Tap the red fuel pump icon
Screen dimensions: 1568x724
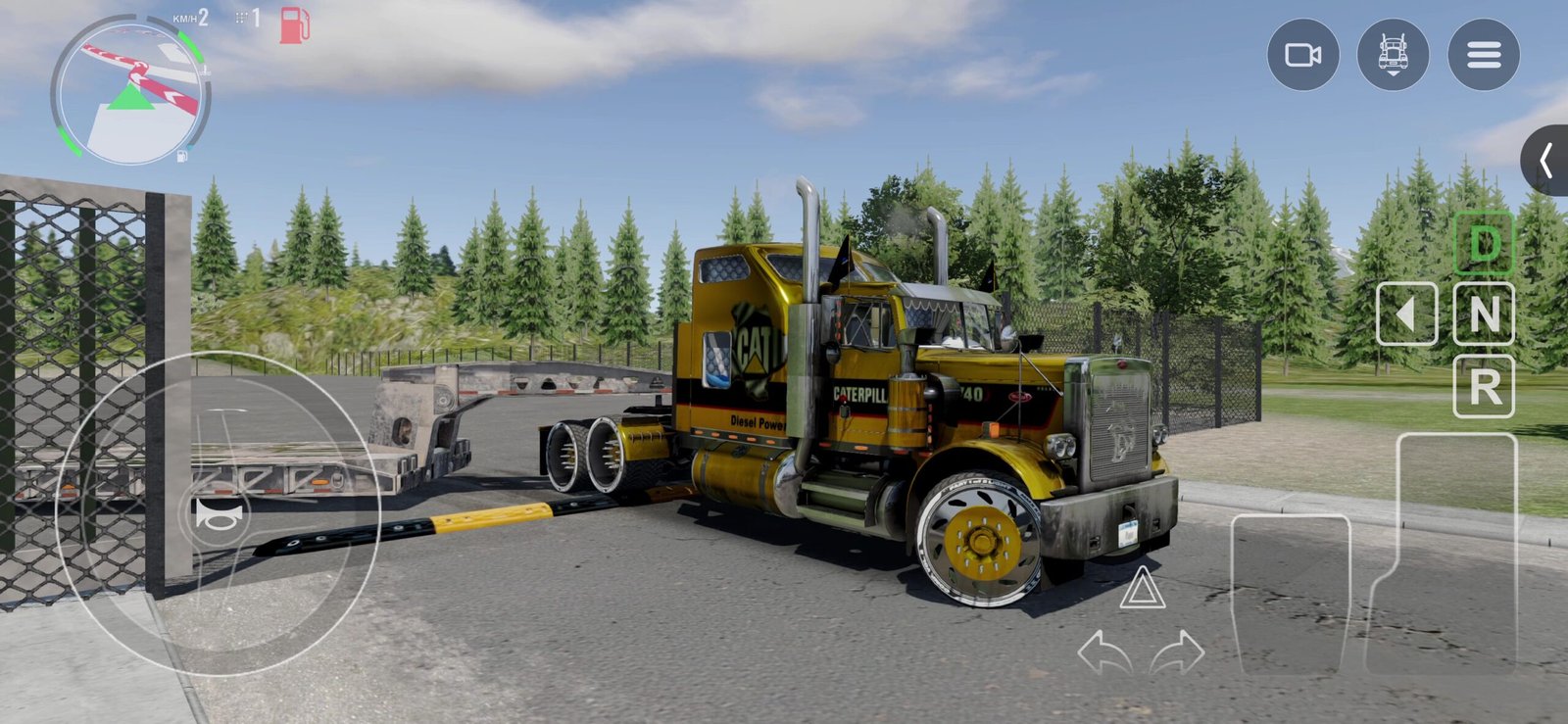click(294, 25)
